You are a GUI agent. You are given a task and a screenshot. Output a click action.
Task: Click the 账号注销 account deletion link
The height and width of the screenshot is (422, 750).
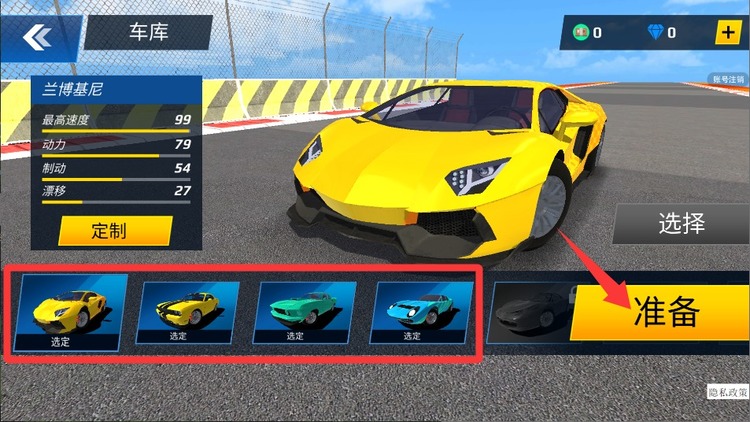[729, 79]
